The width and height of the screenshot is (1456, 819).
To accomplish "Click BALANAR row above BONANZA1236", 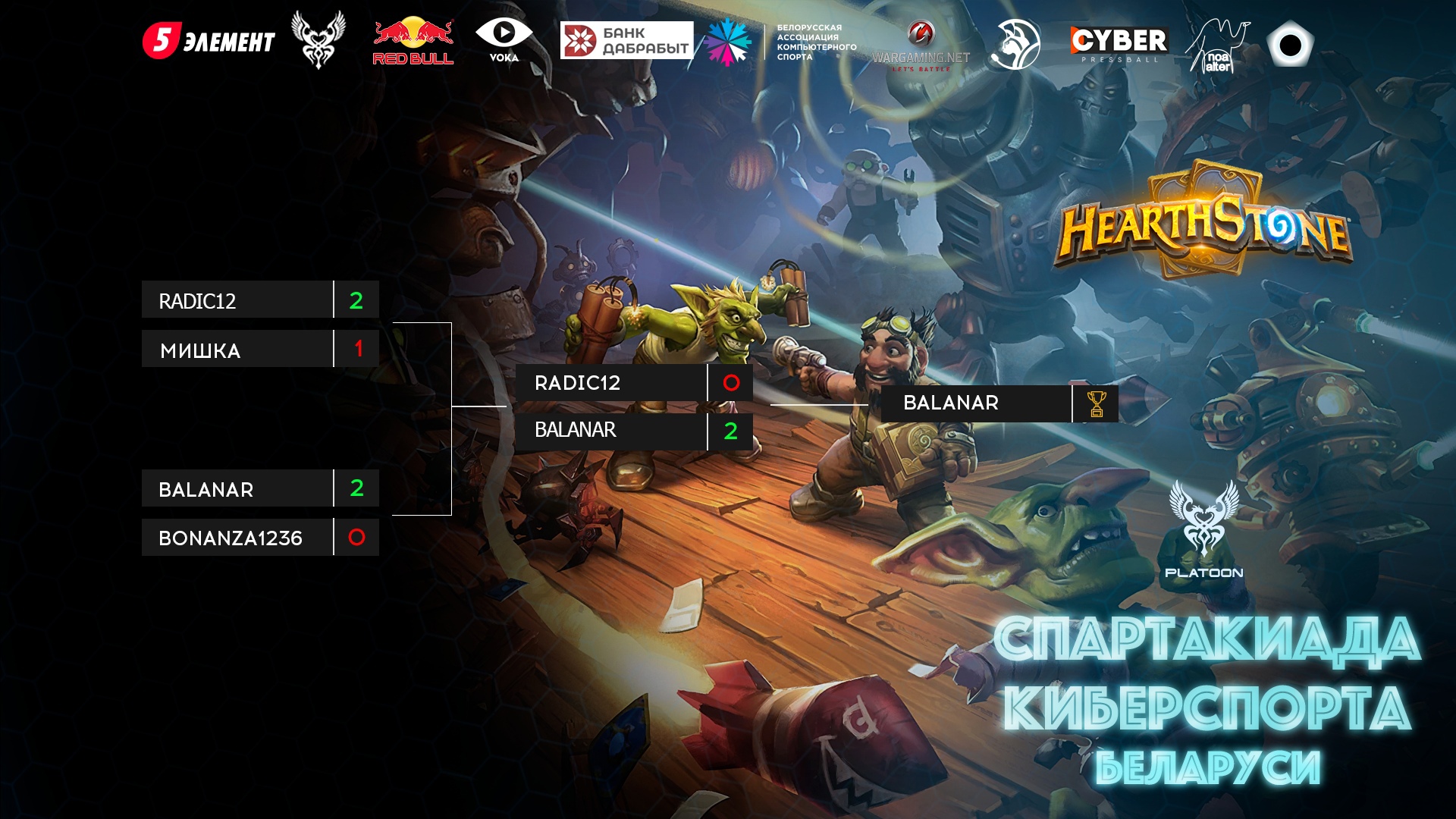I will click(237, 489).
